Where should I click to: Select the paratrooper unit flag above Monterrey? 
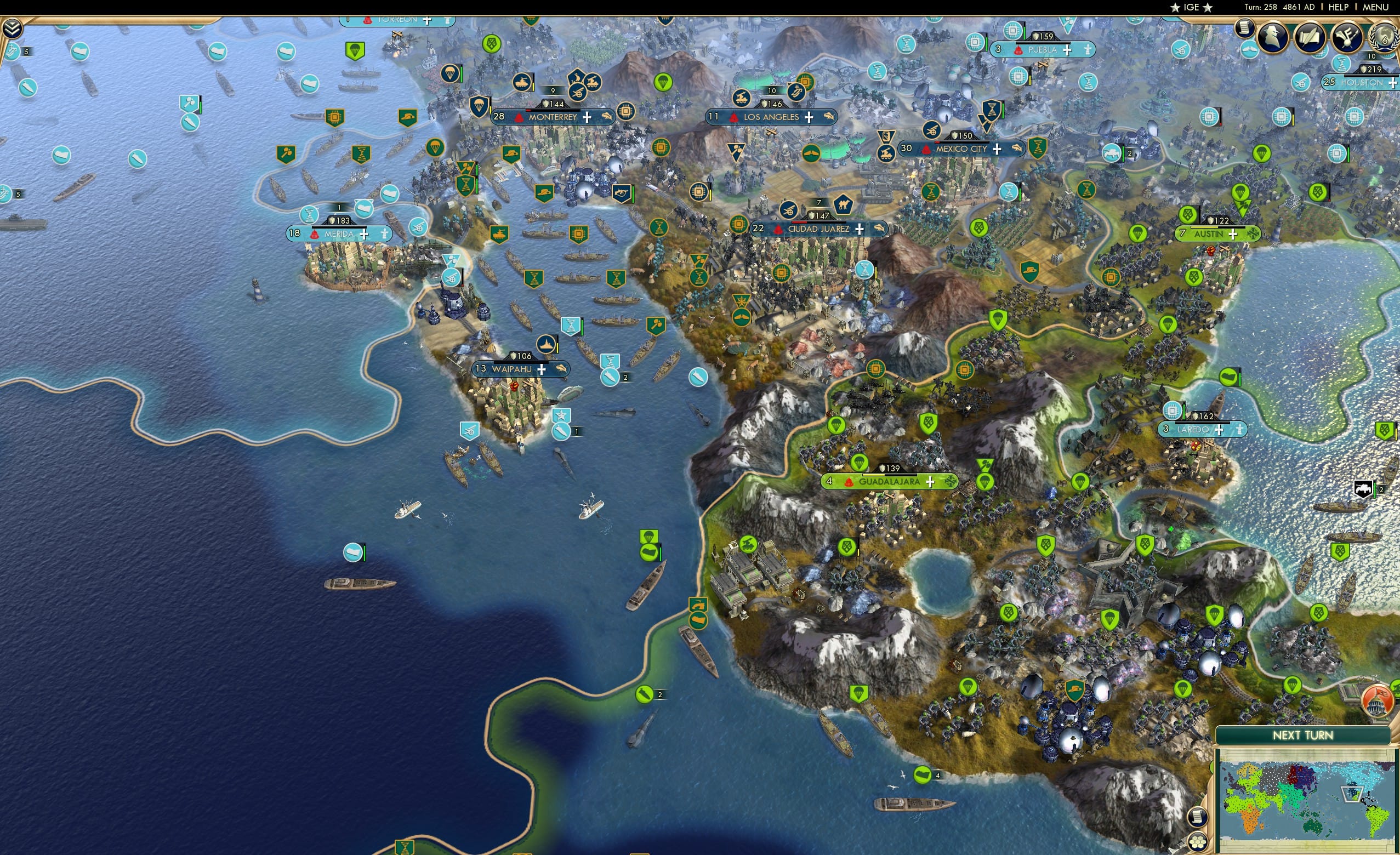480,107
